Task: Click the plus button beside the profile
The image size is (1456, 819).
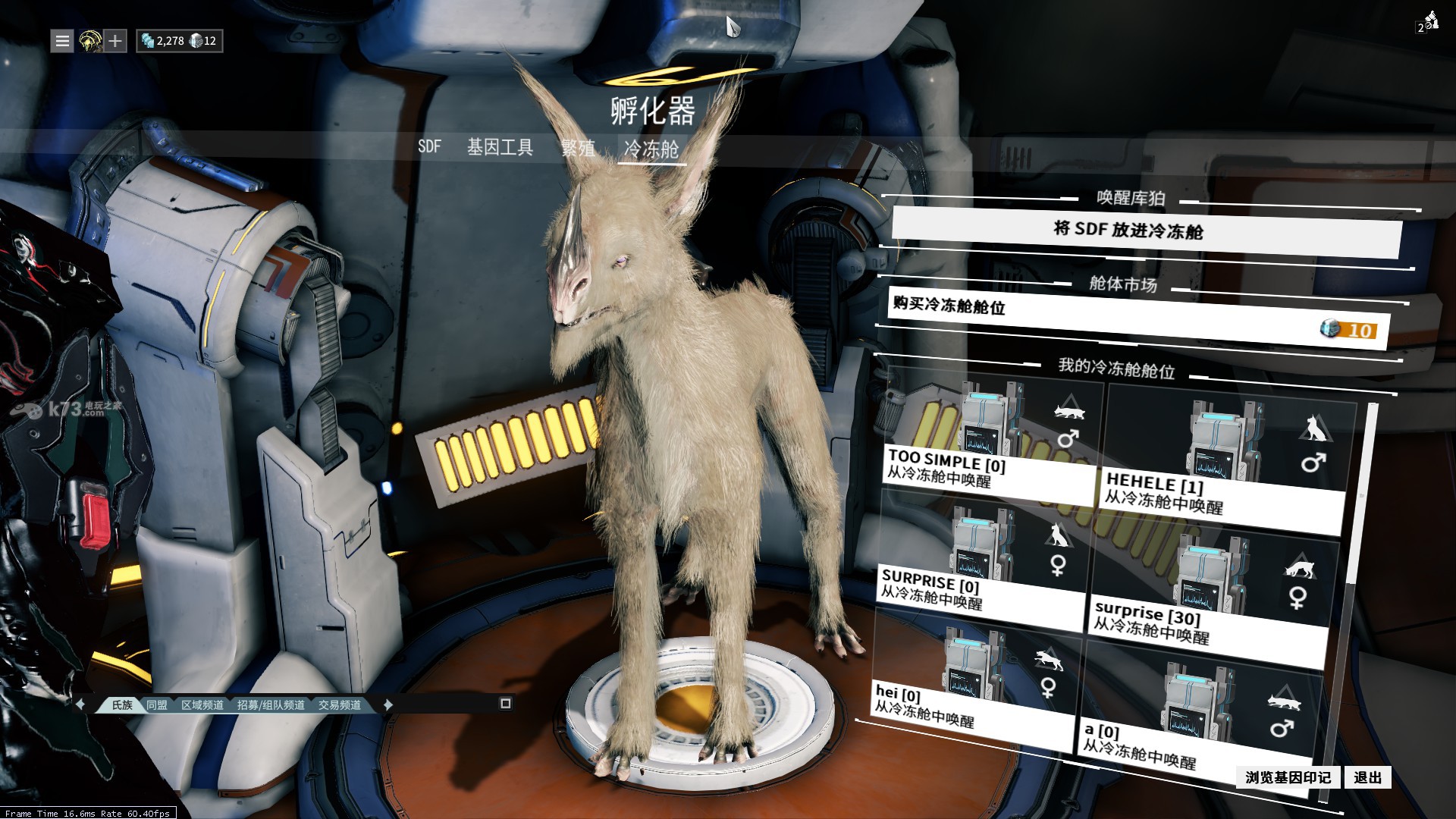Action: click(x=115, y=41)
